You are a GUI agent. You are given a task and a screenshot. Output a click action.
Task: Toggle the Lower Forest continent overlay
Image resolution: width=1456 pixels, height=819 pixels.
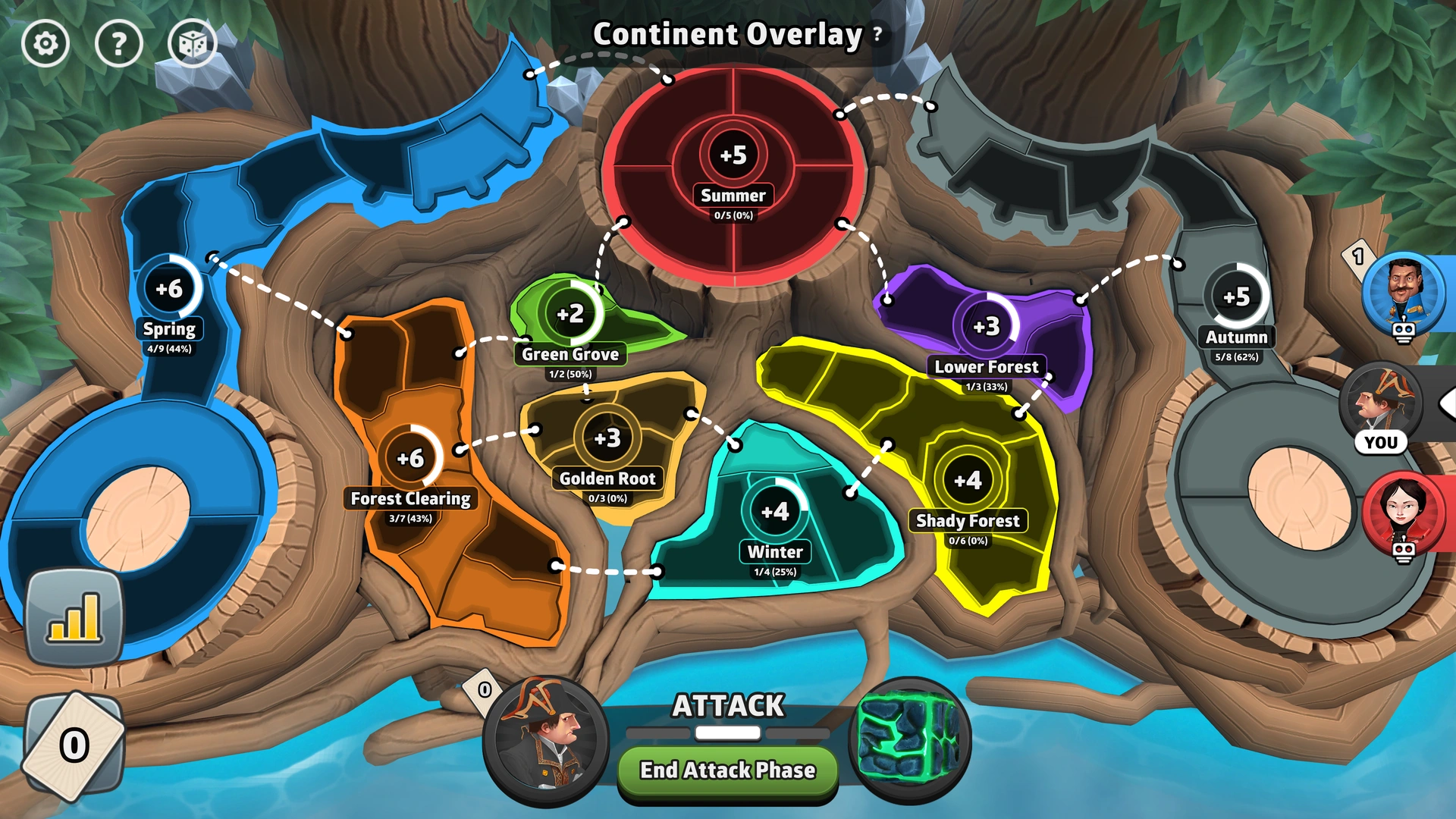(x=986, y=326)
